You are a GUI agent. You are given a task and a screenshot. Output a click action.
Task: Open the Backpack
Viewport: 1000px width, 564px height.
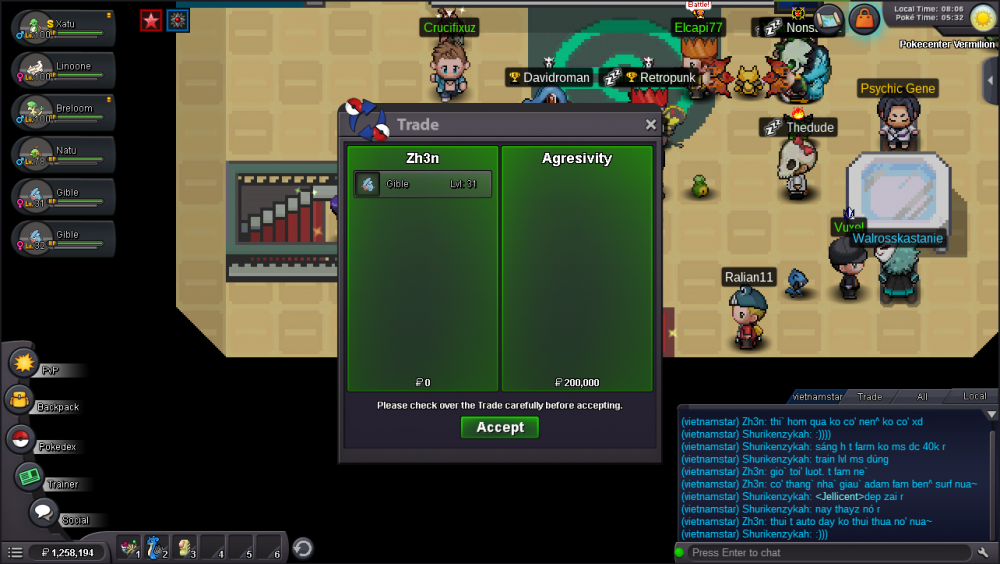pos(20,401)
